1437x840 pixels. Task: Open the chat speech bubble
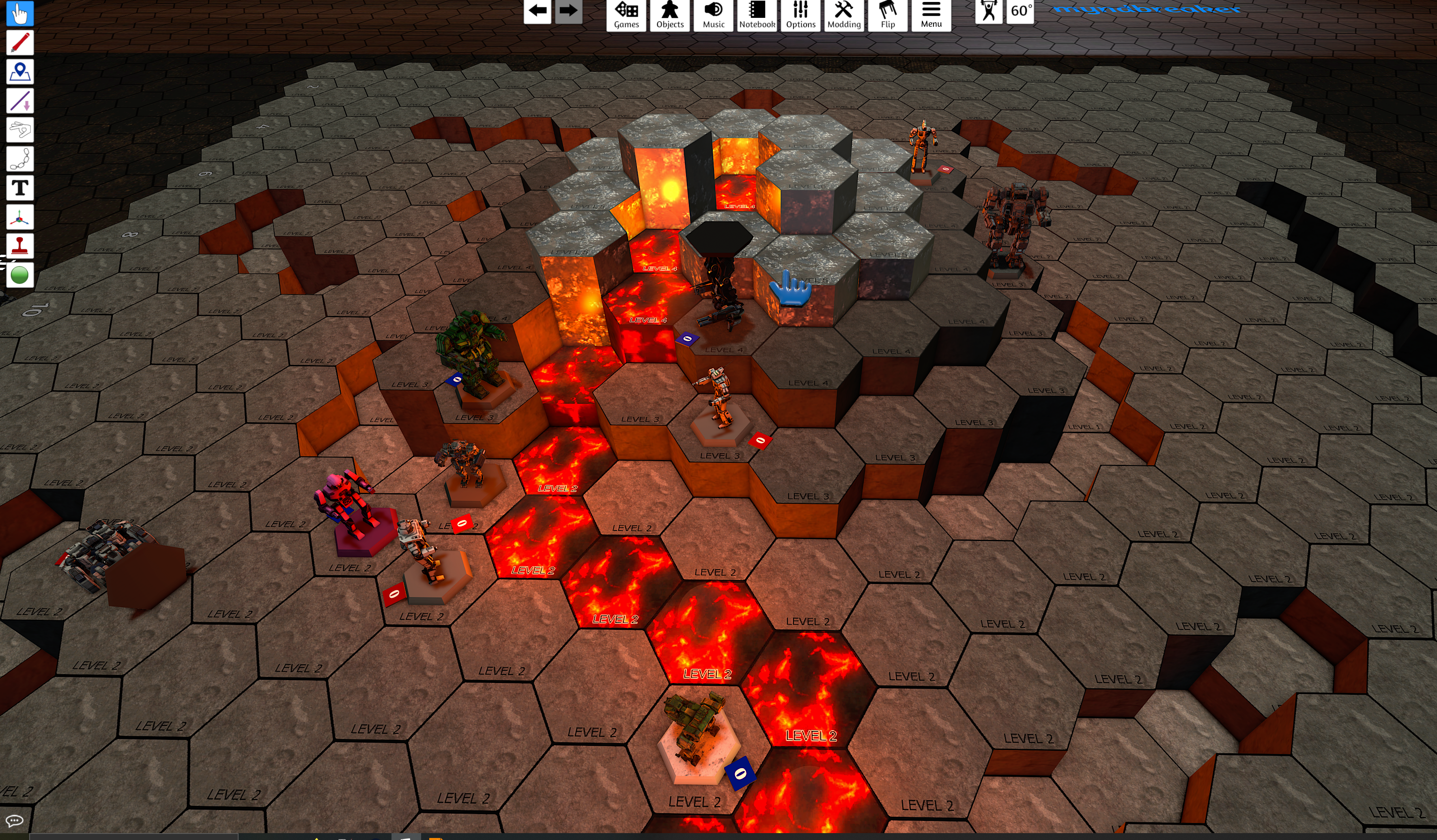point(14,821)
